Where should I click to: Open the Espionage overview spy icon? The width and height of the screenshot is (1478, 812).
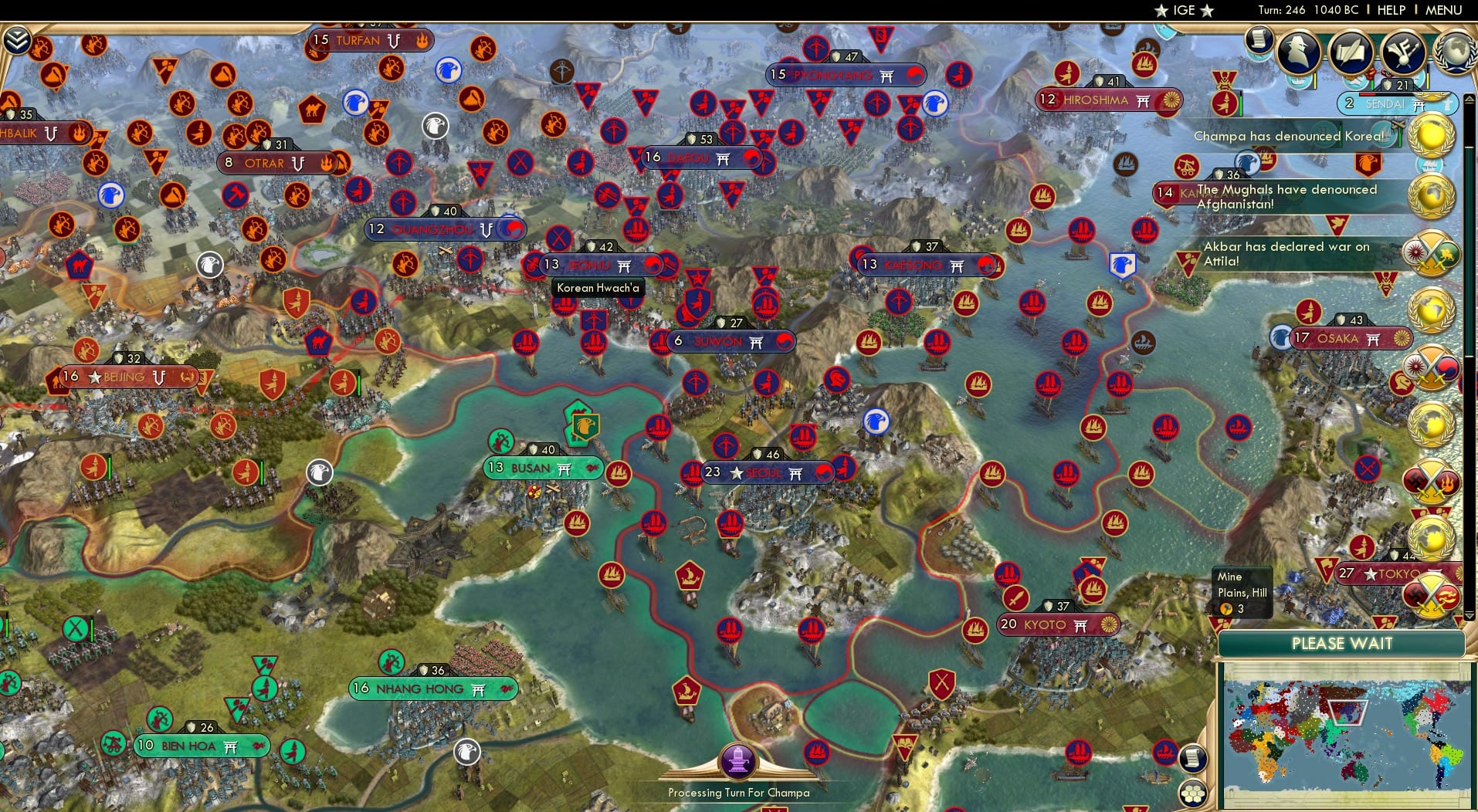[1297, 52]
